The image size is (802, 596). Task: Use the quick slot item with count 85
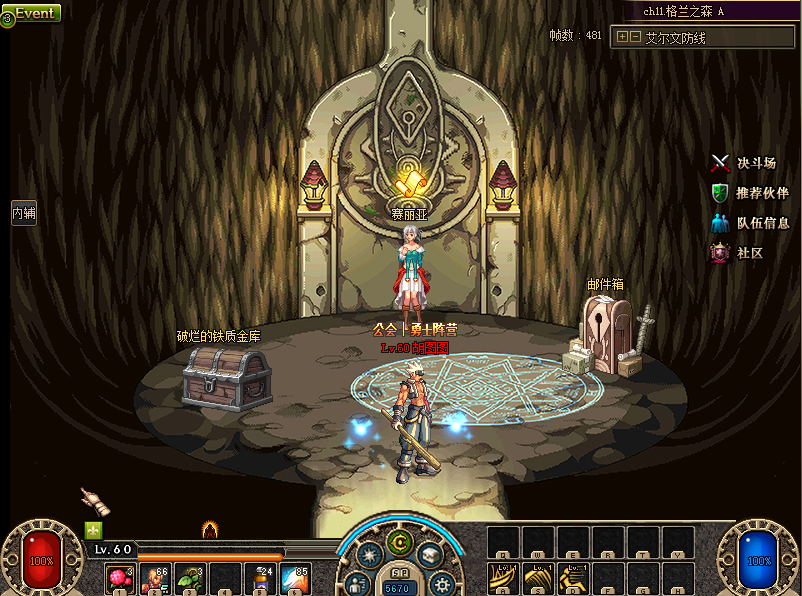[295, 578]
